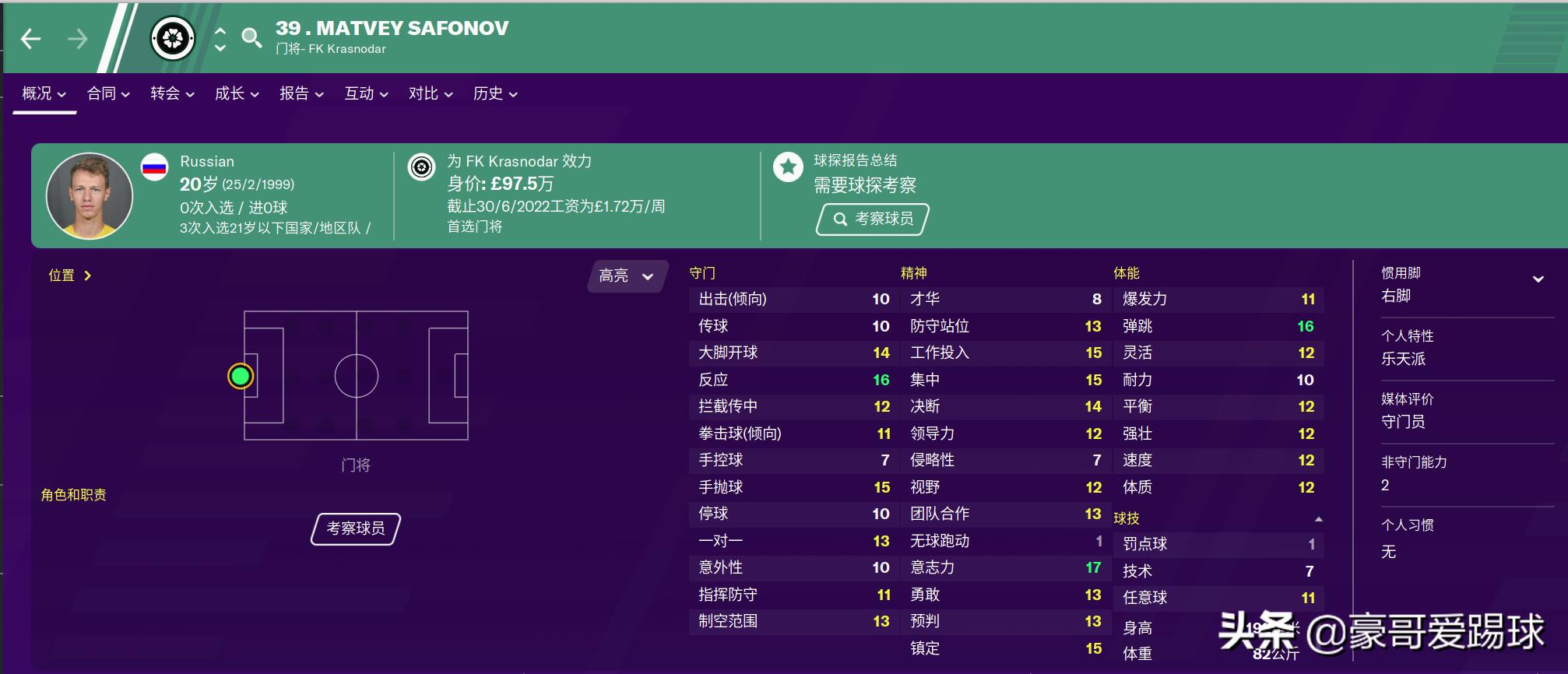Toggle the 概况 tab dropdown arrow
1568x674 pixels.
pos(65,94)
